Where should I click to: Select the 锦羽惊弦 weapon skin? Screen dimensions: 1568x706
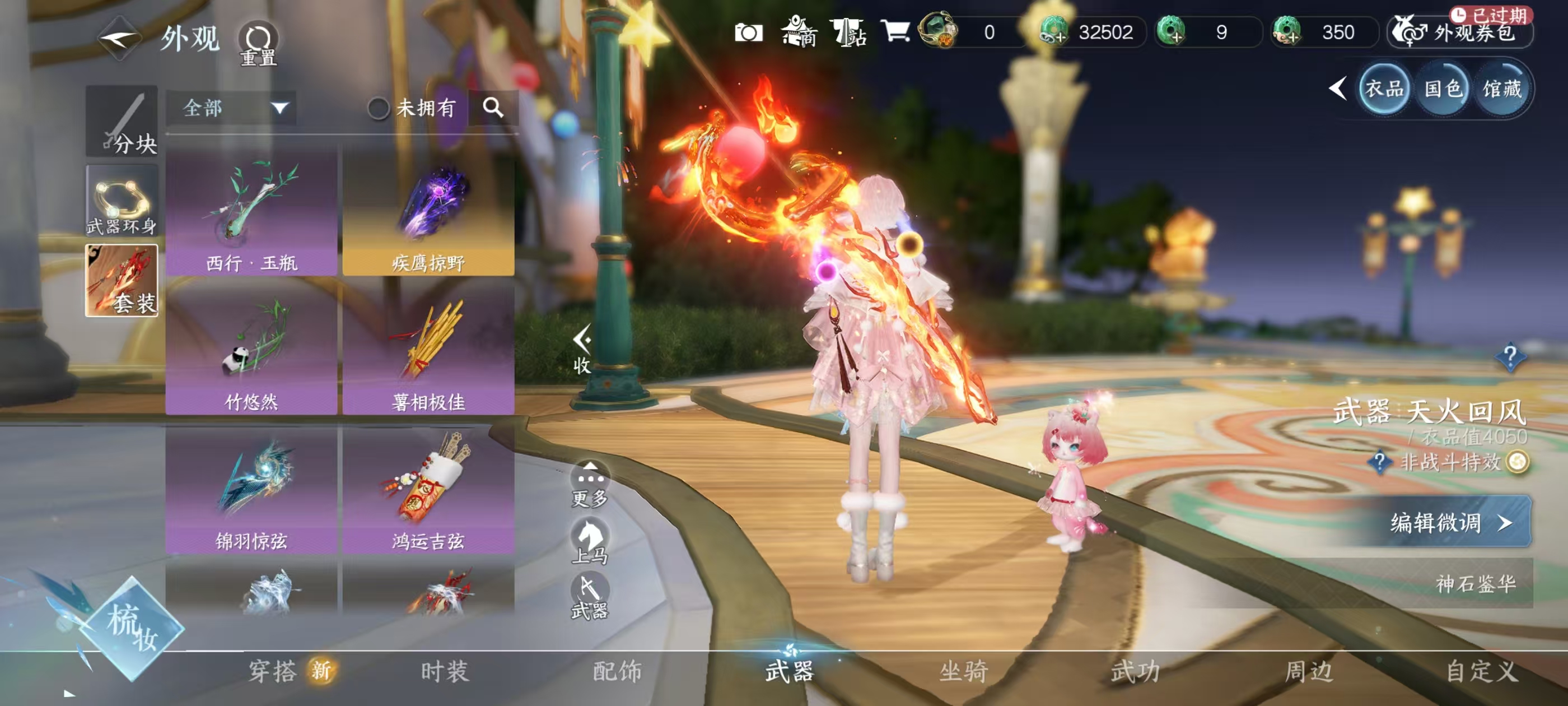click(x=251, y=489)
